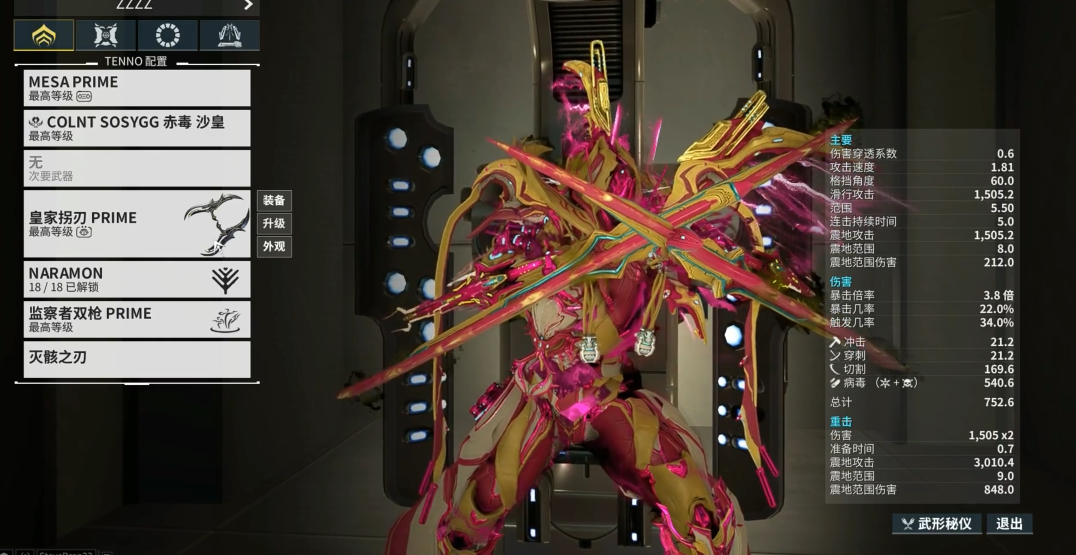This screenshot has width=1076, height=555.
Task: Select the MESA PRIME warframe slot
Action: (137, 88)
